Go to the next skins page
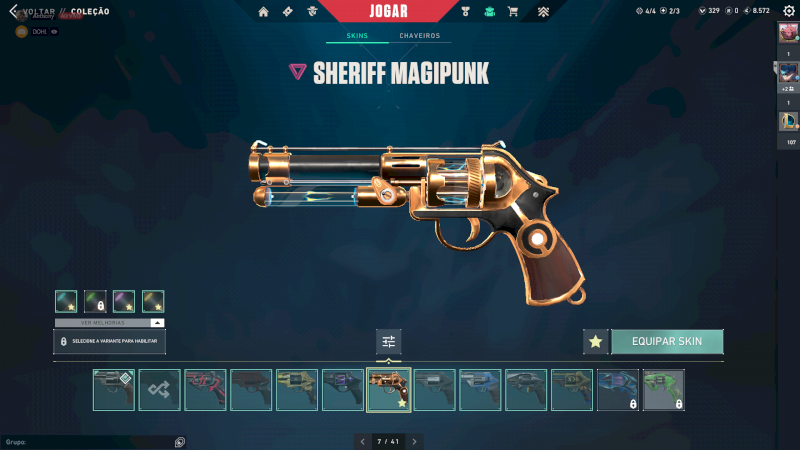The width and height of the screenshot is (800, 450). [x=414, y=441]
